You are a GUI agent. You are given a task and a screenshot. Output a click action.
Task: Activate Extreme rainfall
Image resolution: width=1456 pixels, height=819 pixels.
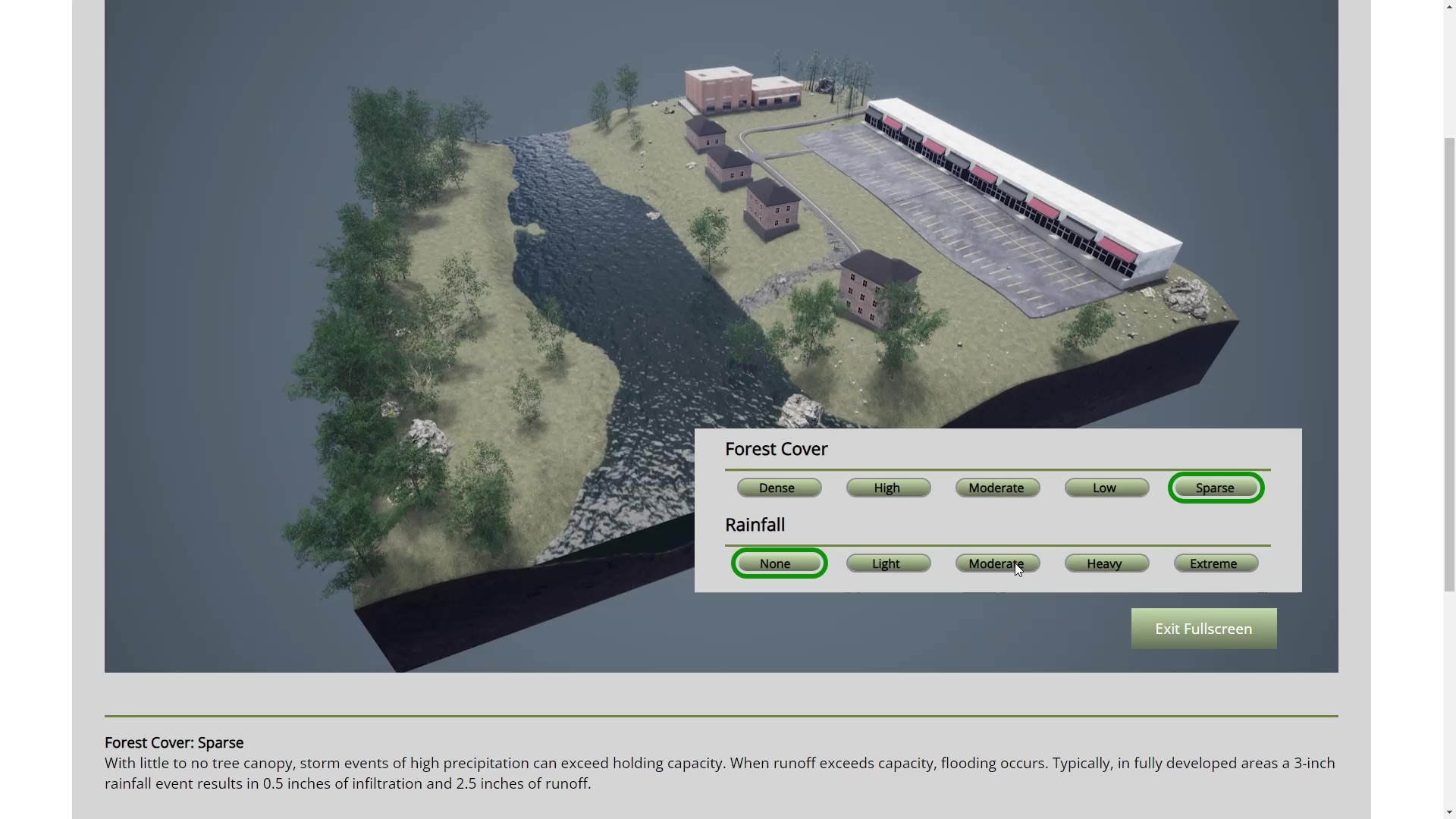[1216, 563]
